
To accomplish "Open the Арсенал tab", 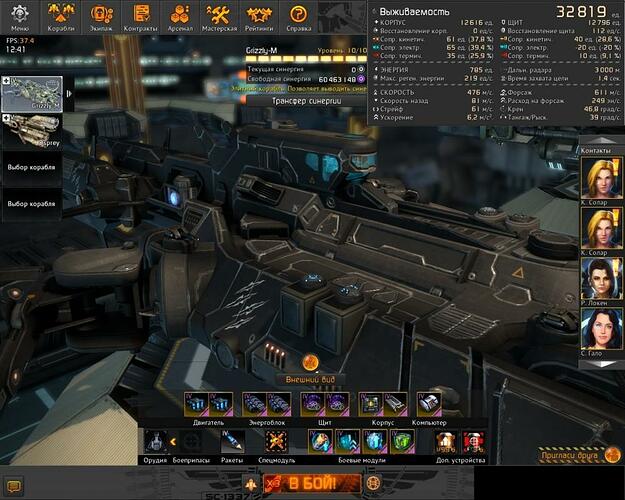I will pyautogui.click(x=181, y=17).
